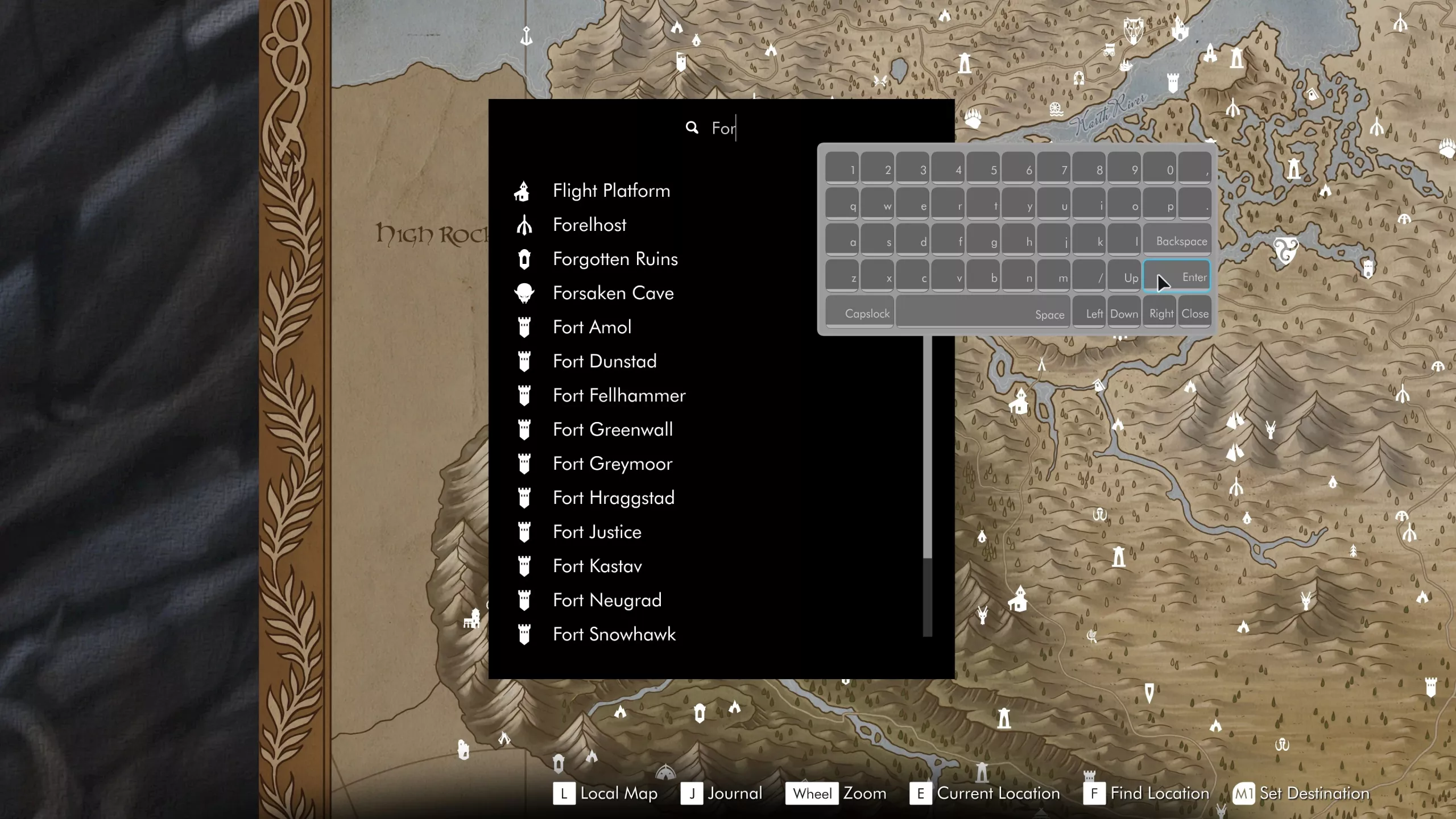
Task: Select the dragon claw icon next to Forelhost
Action: pyautogui.click(x=524, y=225)
